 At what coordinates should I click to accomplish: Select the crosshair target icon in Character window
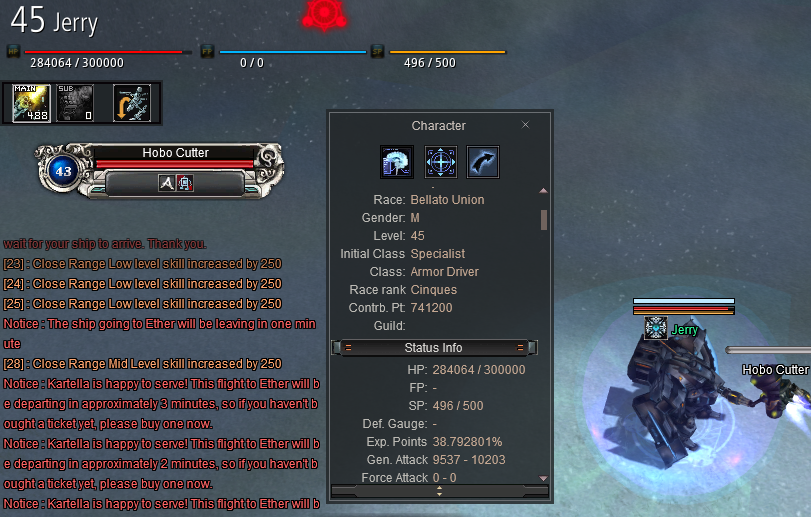coord(440,162)
